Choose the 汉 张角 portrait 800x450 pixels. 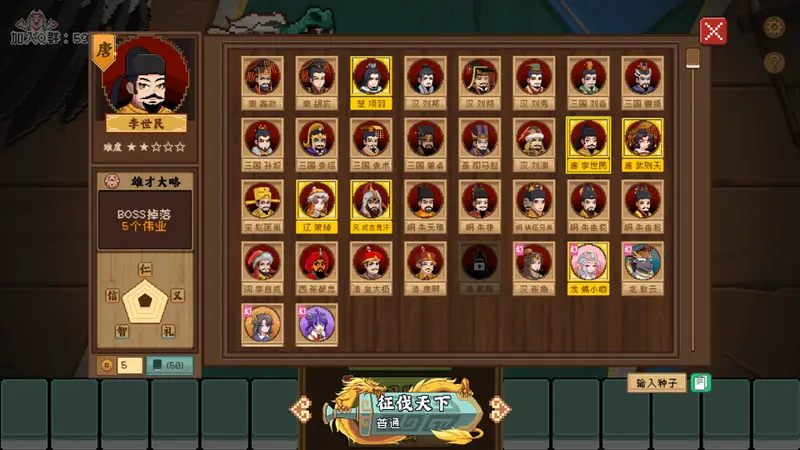coord(534,262)
